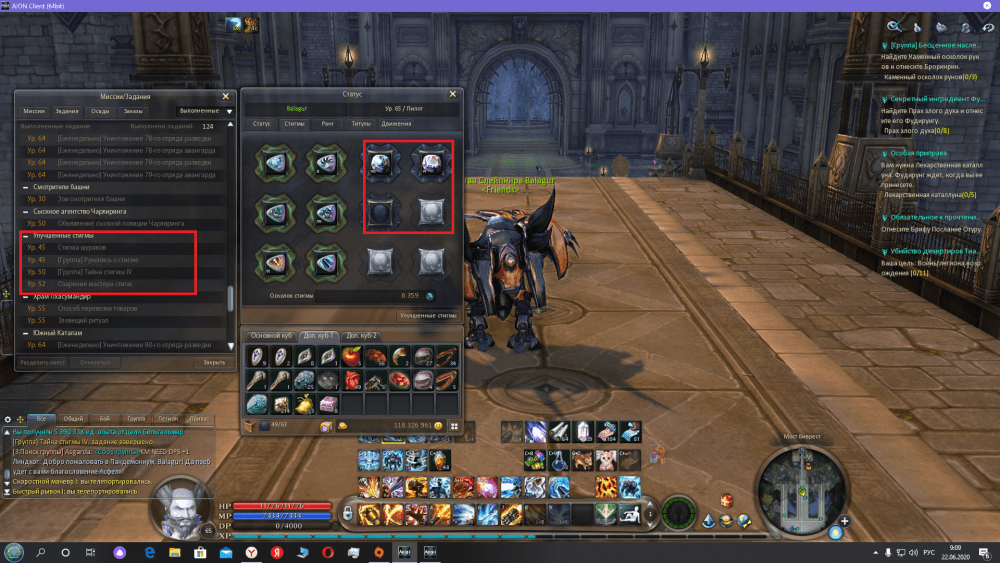Open the Доп. куб-2 inventory tab

360,335
